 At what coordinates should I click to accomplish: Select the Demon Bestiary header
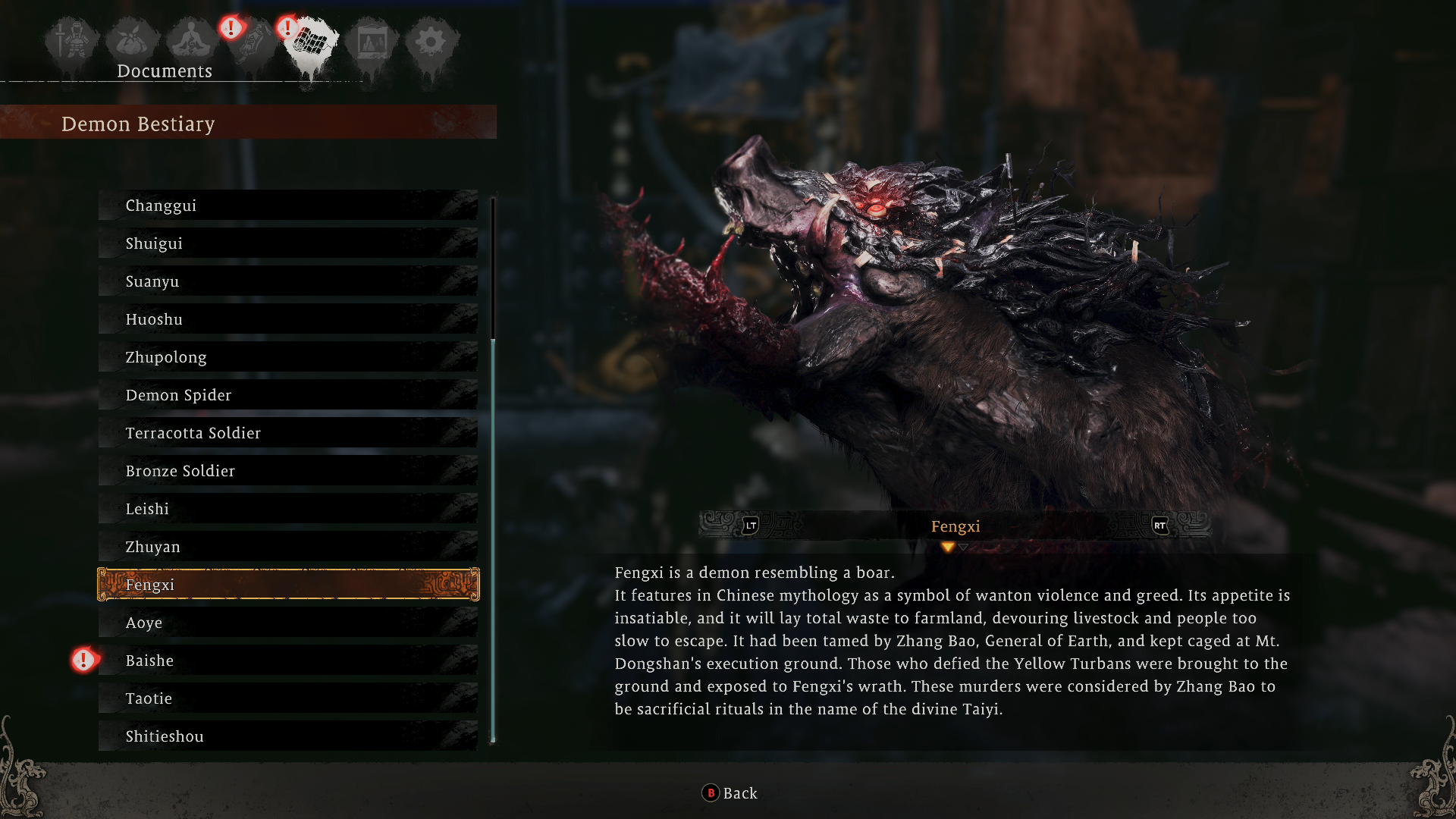pos(139,124)
